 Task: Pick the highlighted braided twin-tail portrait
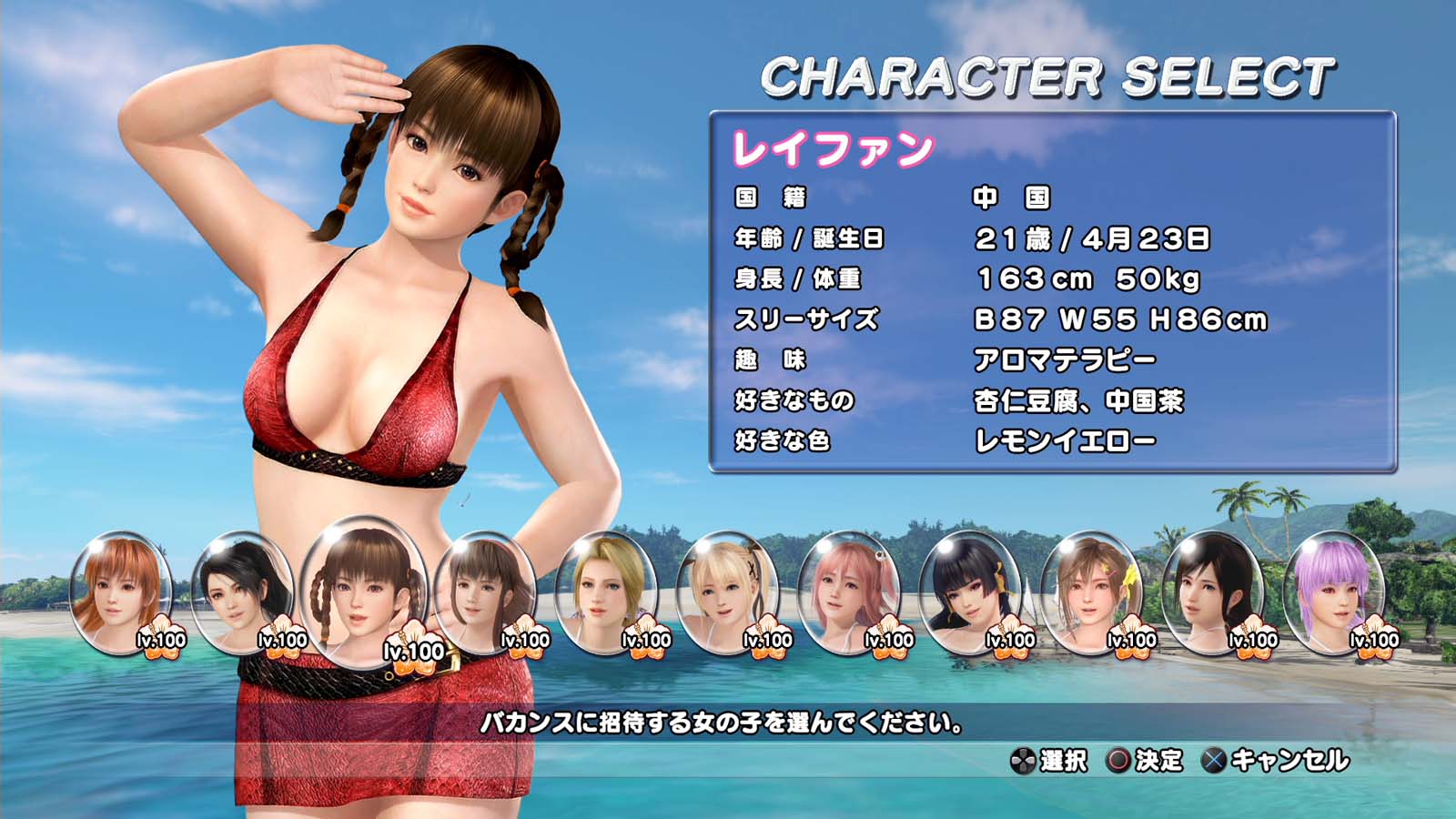pos(364,591)
